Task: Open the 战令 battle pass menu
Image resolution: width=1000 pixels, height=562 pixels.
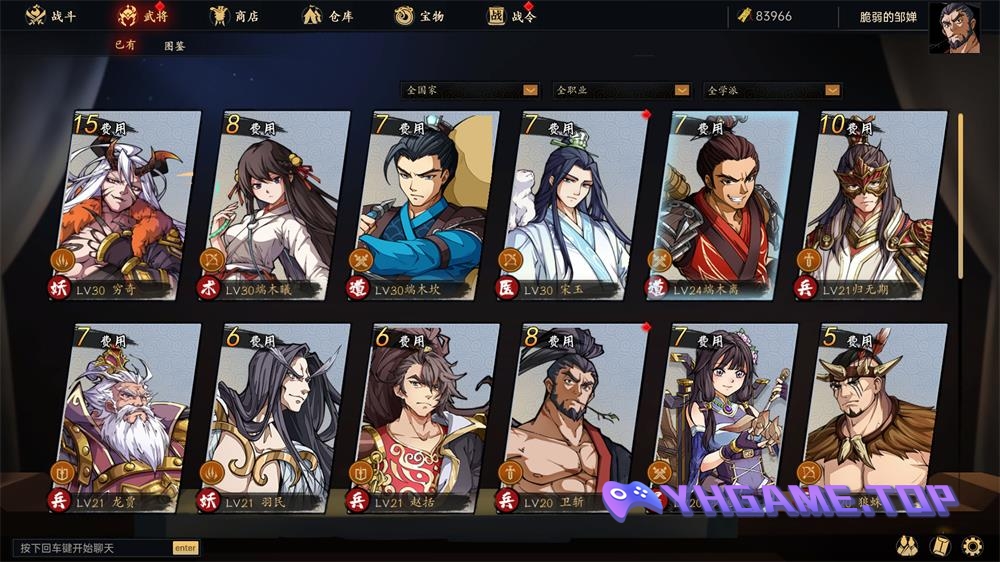Action: coord(512,16)
